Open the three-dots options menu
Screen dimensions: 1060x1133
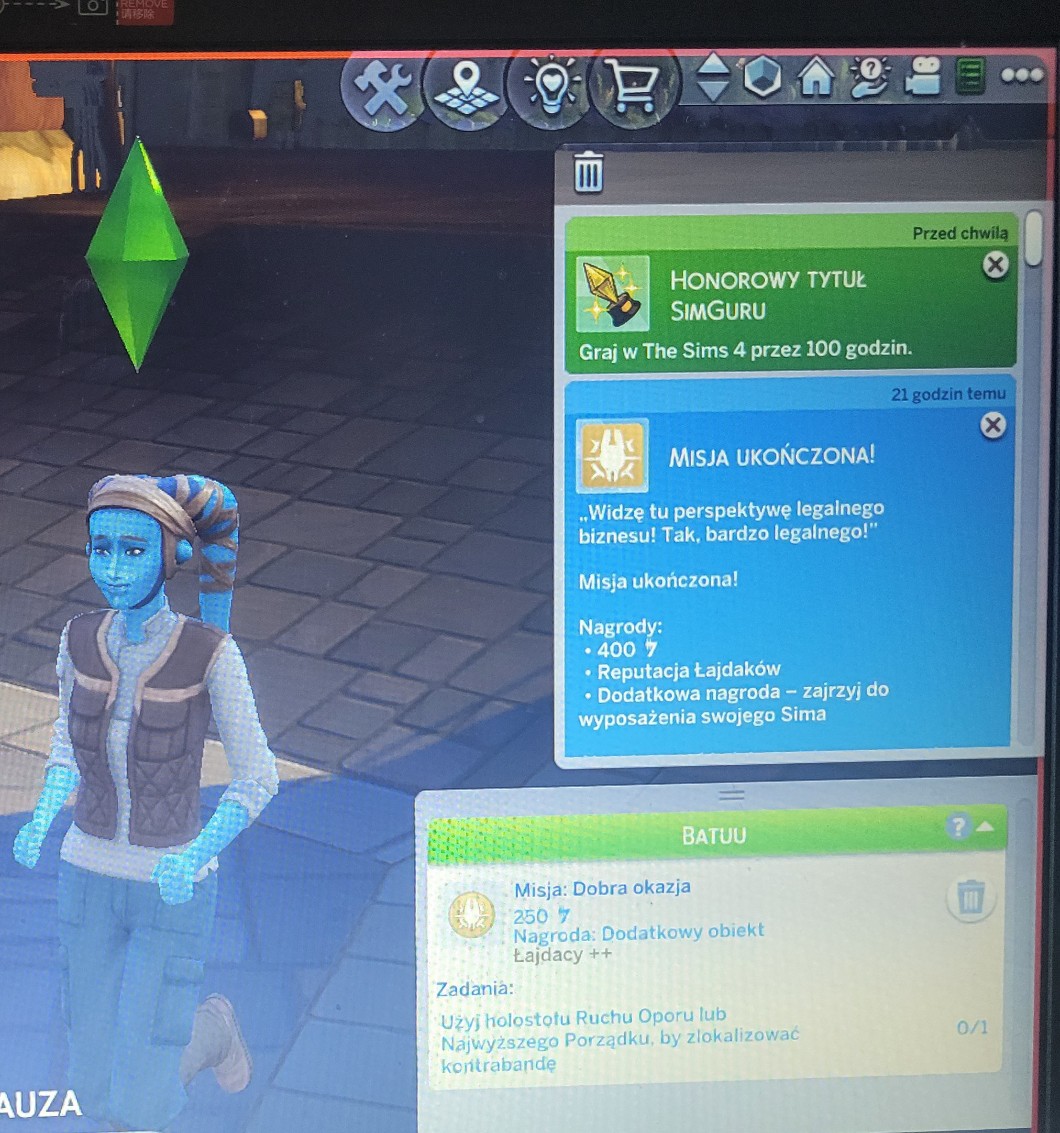point(1021,76)
